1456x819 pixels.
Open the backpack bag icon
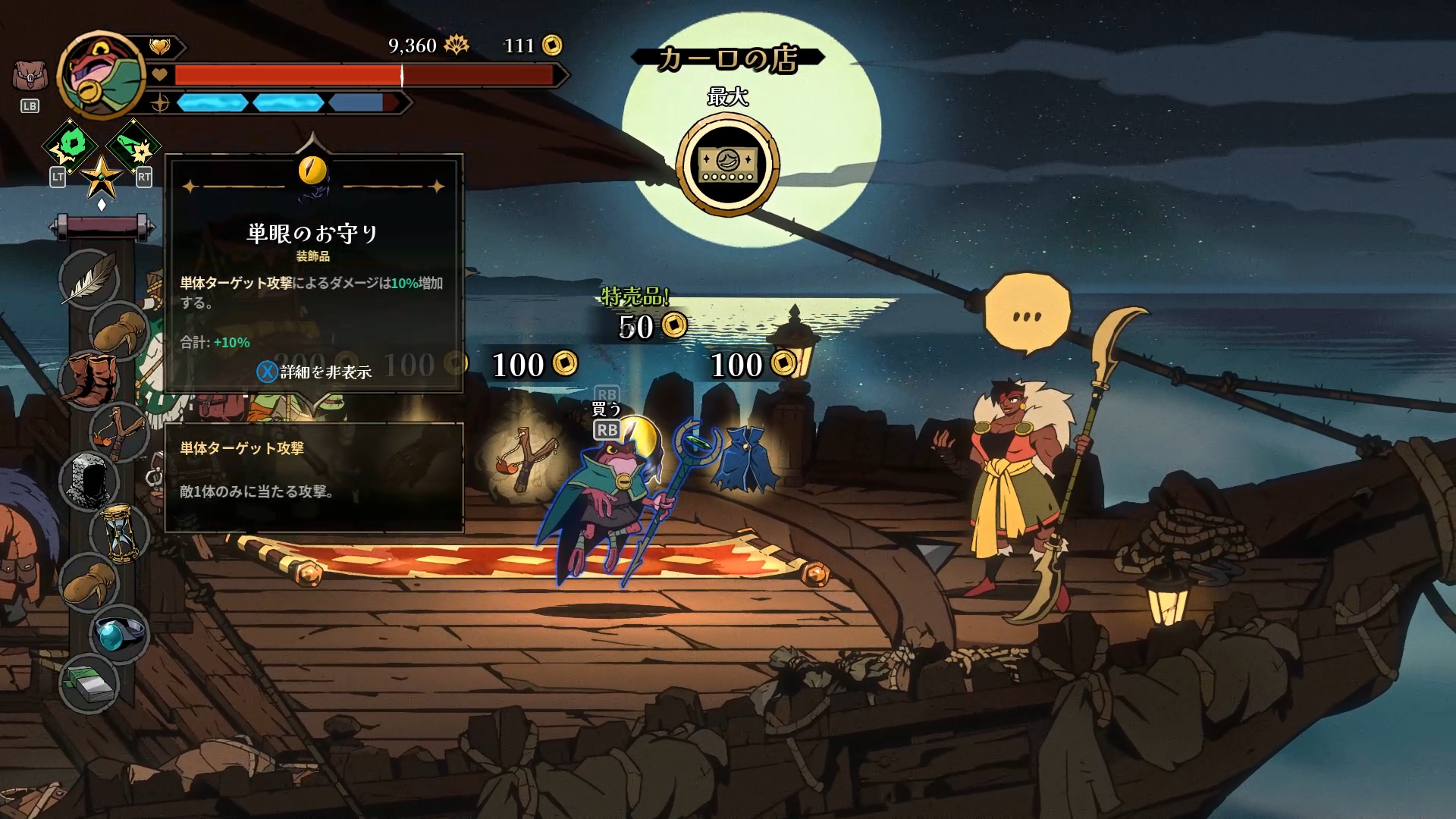point(29,77)
